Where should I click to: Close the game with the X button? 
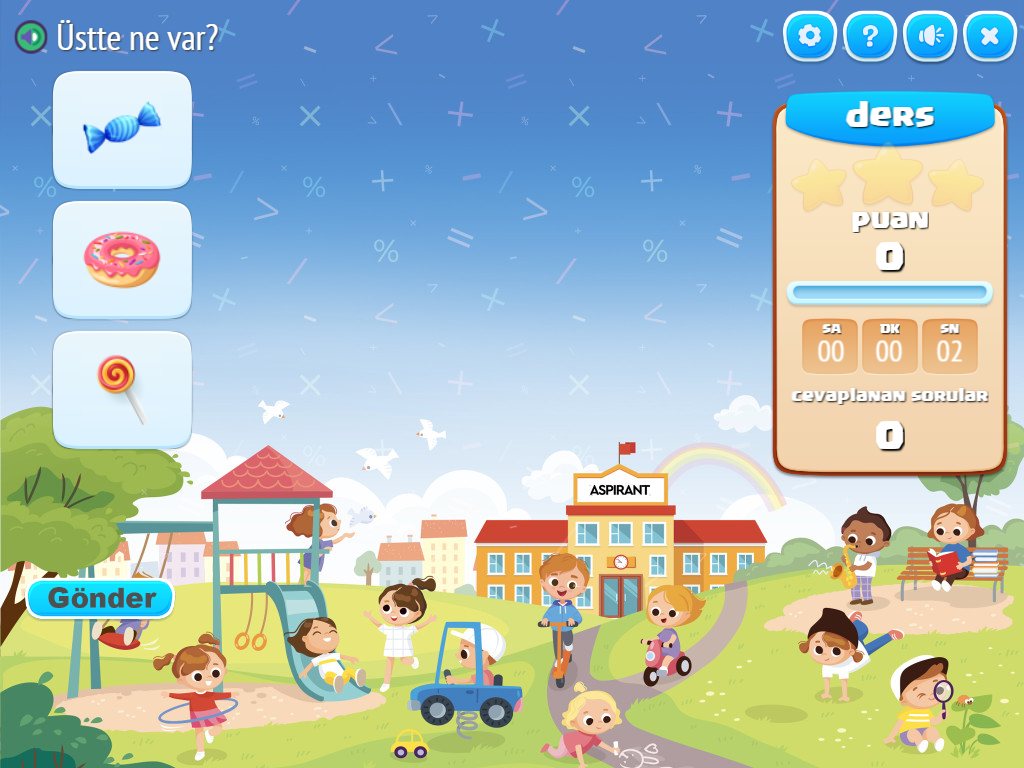[x=990, y=37]
